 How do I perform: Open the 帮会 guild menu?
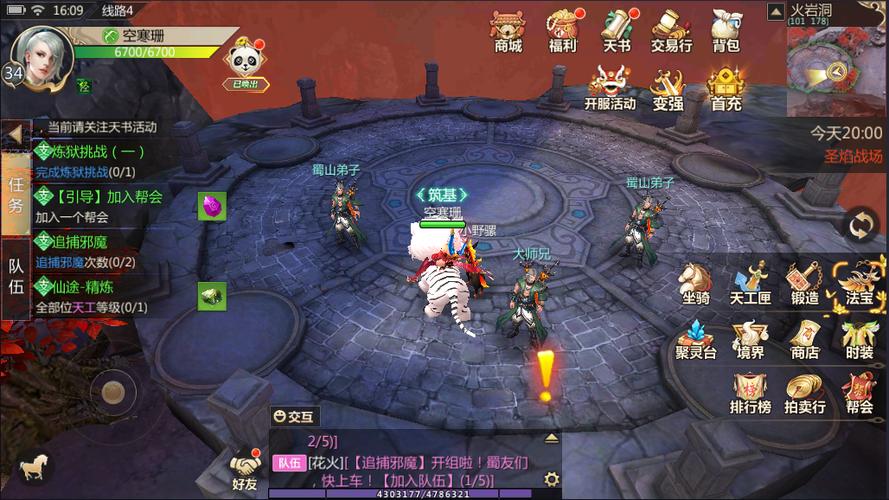coord(859,394)
